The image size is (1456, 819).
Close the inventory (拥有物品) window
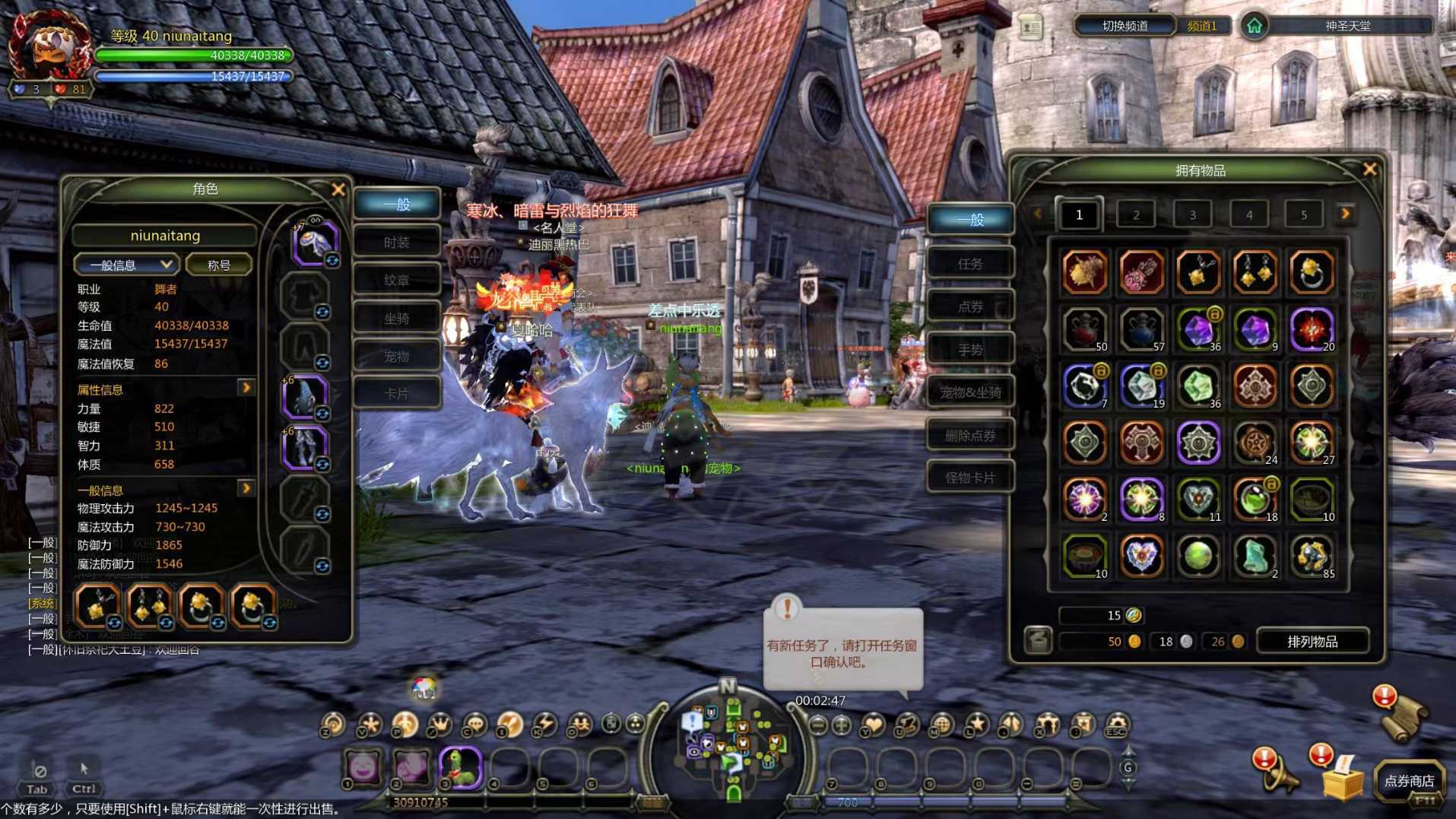point(1369,169)
